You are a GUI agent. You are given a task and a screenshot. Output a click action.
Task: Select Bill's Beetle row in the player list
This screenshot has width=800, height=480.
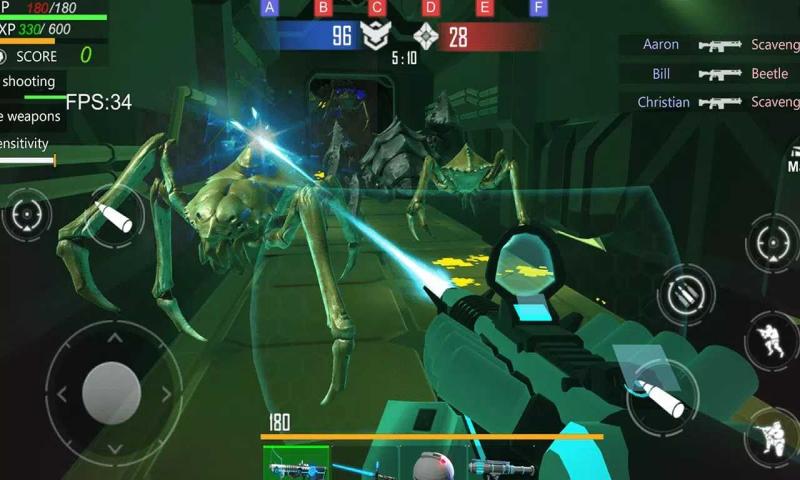pyautogui.click(x=712, y=74)
